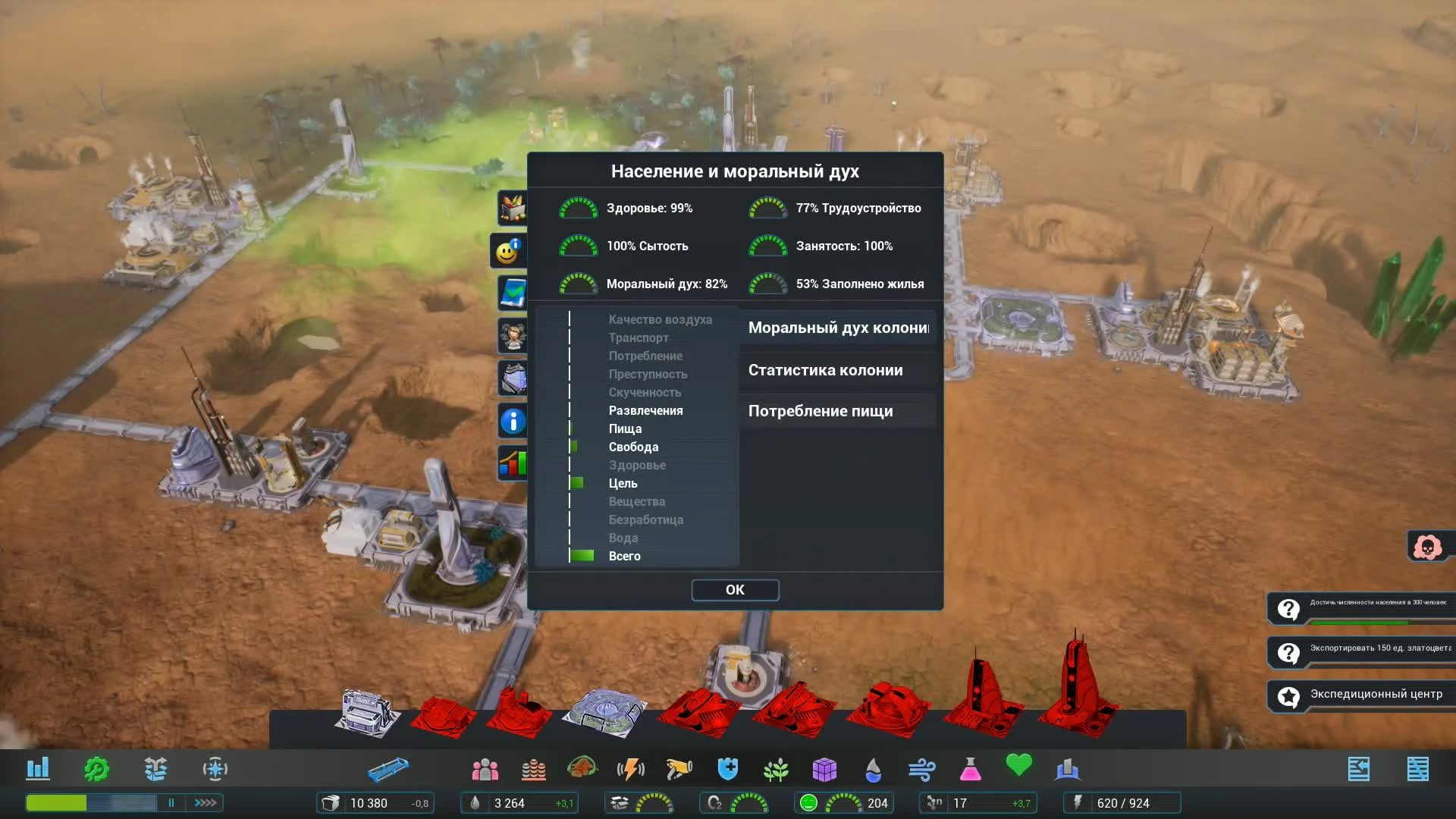Open the bar chart statistics side panel icon
This screenshot has height=819, width=1456.
point(512,464)
